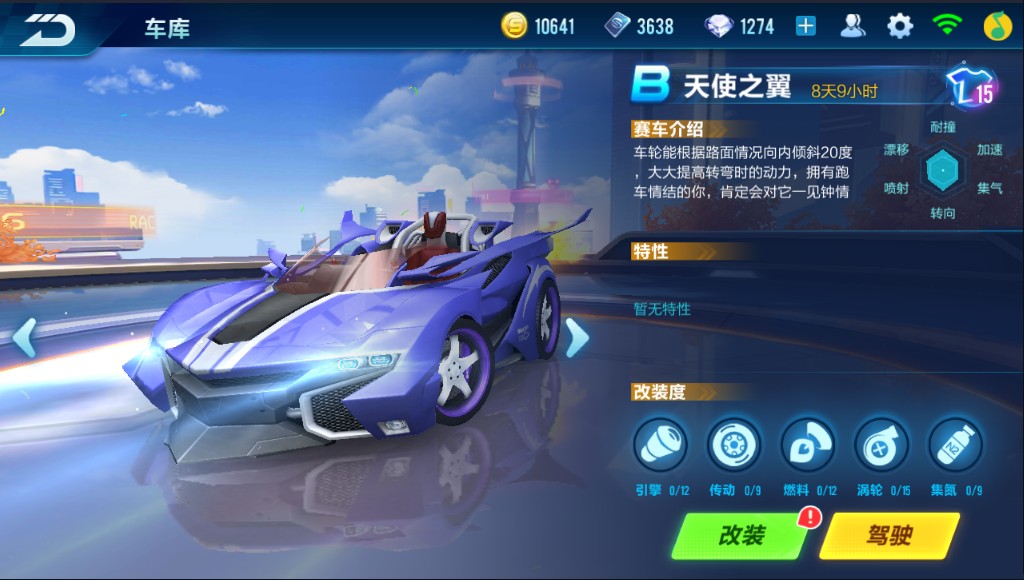Choose the 燃料 fuel upgrade icon

[808, 445]
